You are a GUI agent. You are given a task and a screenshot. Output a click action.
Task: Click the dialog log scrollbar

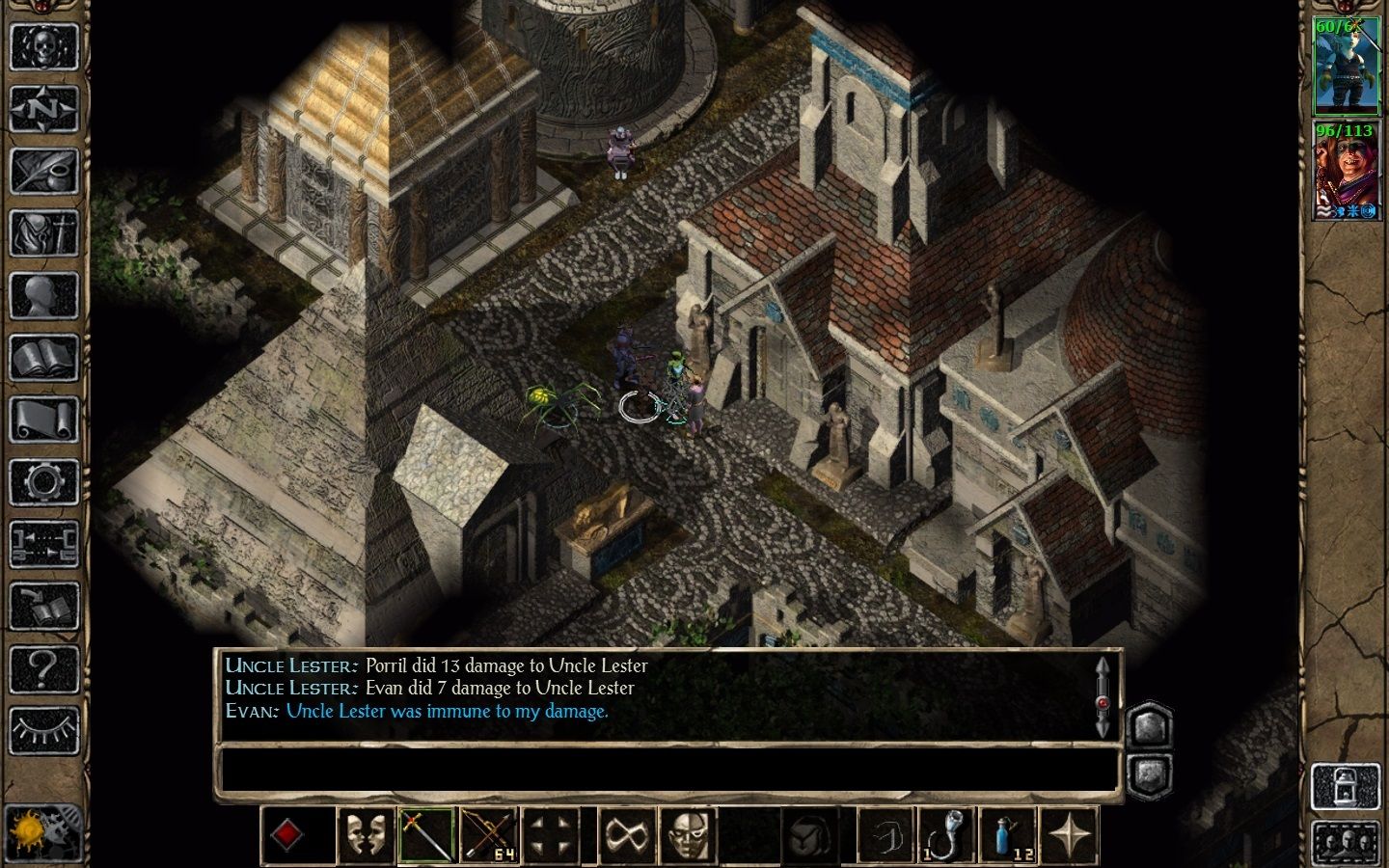(1103, 694)
